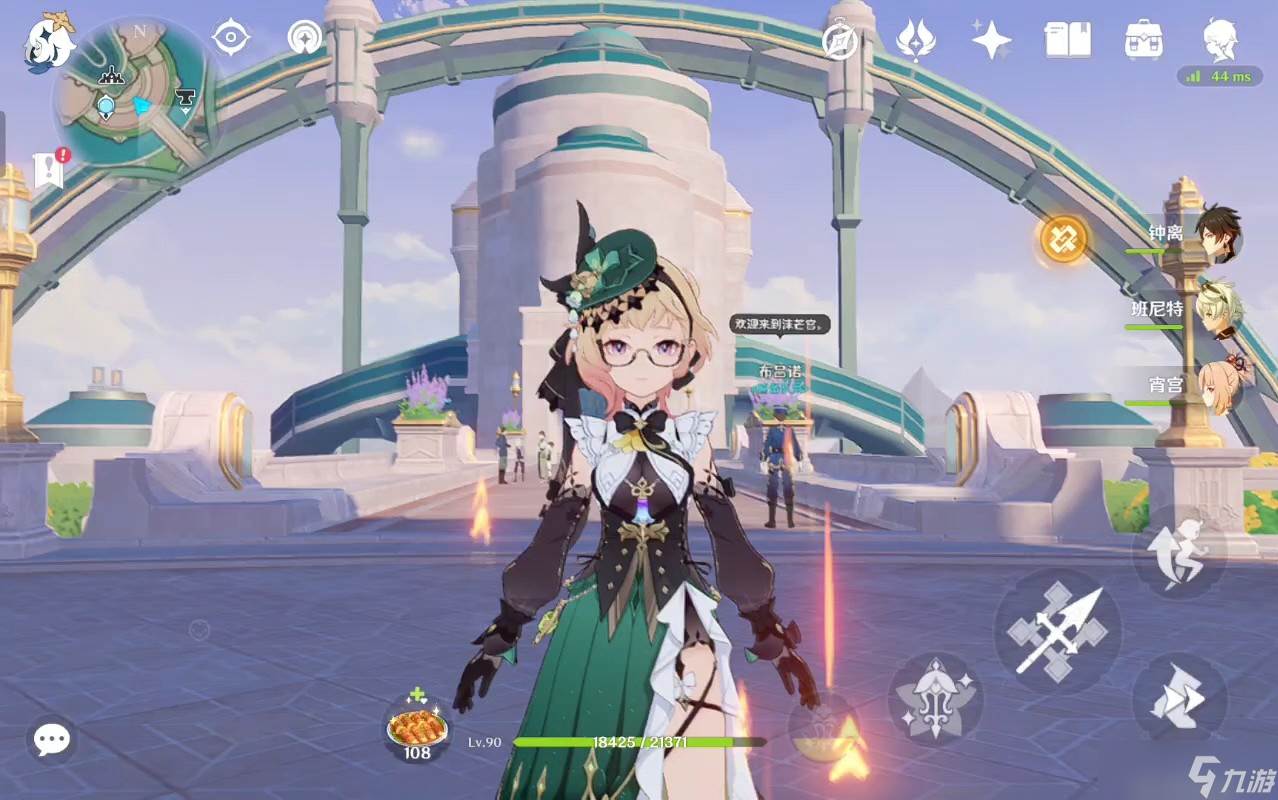The height and width of the screenshot is (800, 1278).
Task: Open the backpack inventory
Action: point(1143,40)
